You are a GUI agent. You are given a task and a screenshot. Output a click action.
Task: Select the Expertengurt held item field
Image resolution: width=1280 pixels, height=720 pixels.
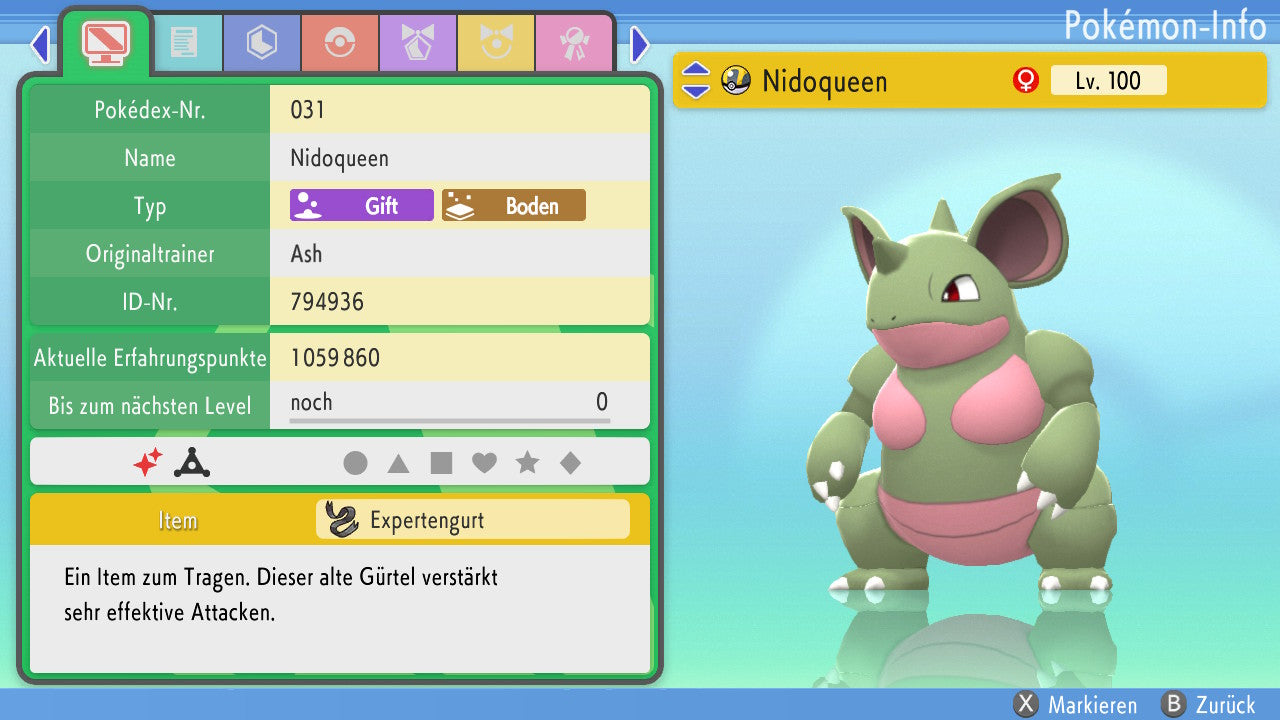click(472, 520)
